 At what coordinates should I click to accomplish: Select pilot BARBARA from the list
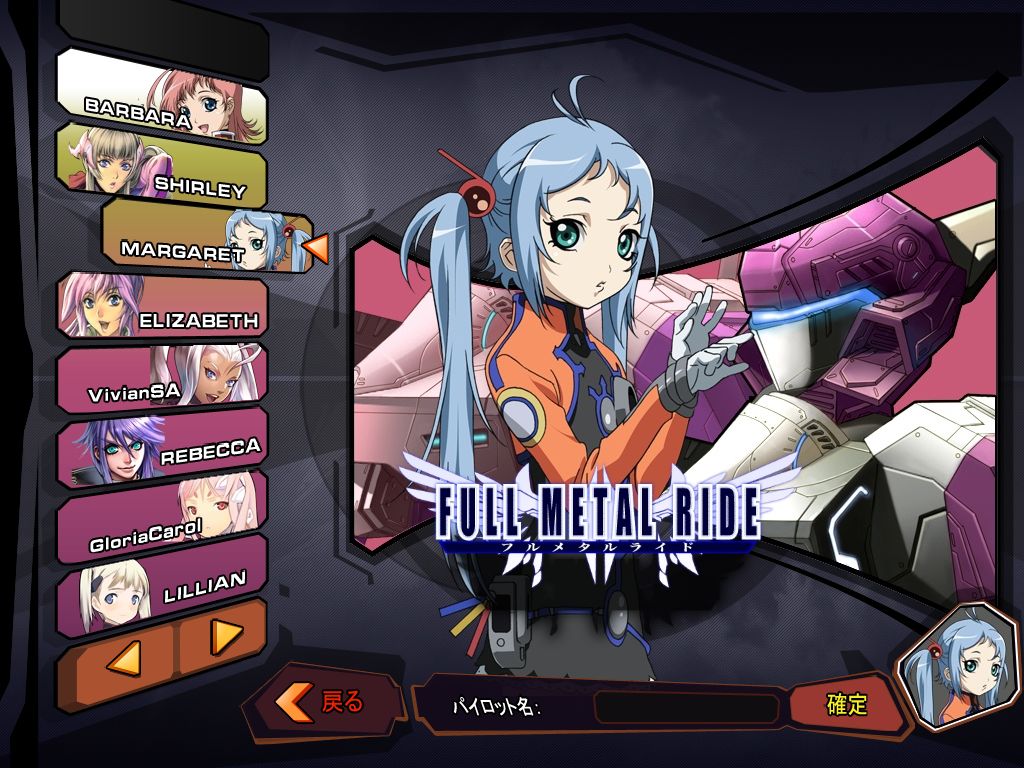162,95
